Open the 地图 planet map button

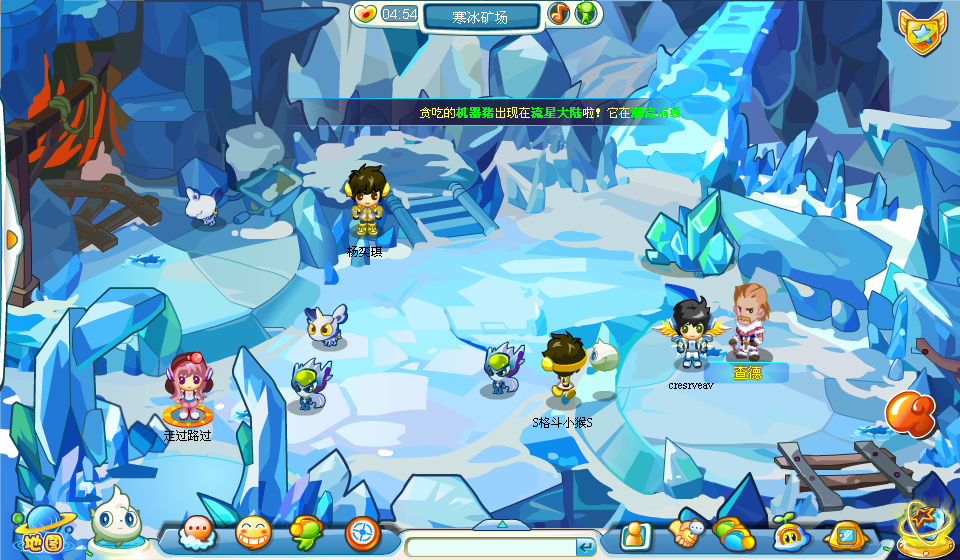click(x=37, y=529)
